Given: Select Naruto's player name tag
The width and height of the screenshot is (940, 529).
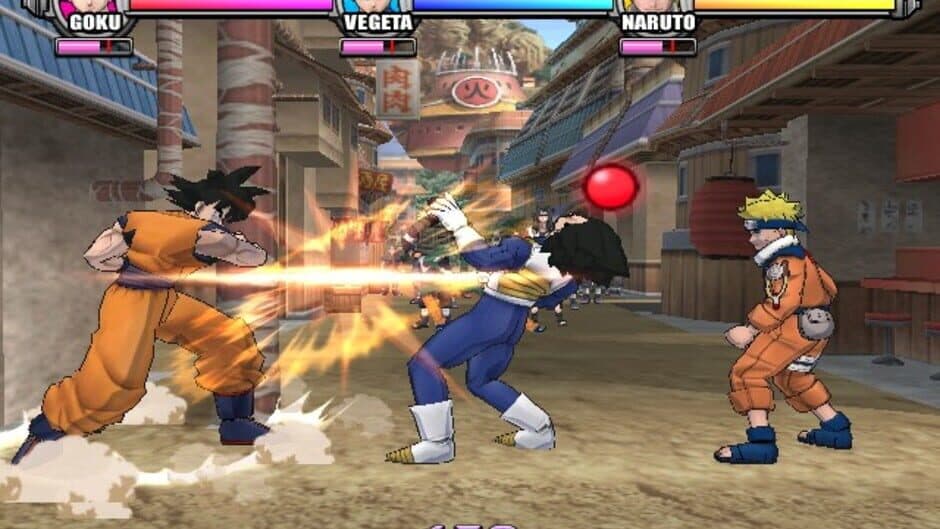Looking at the screenshot, I should coord(658,22).
